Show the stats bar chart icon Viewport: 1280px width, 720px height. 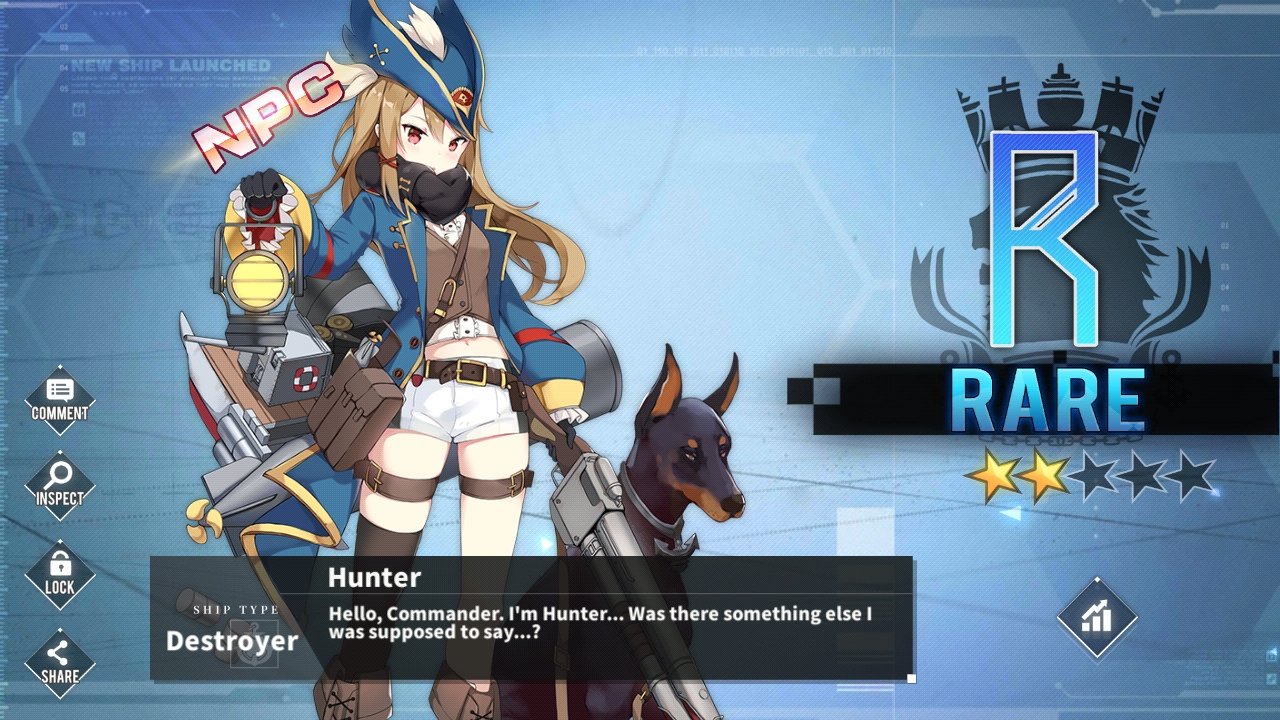[1097, 618]
